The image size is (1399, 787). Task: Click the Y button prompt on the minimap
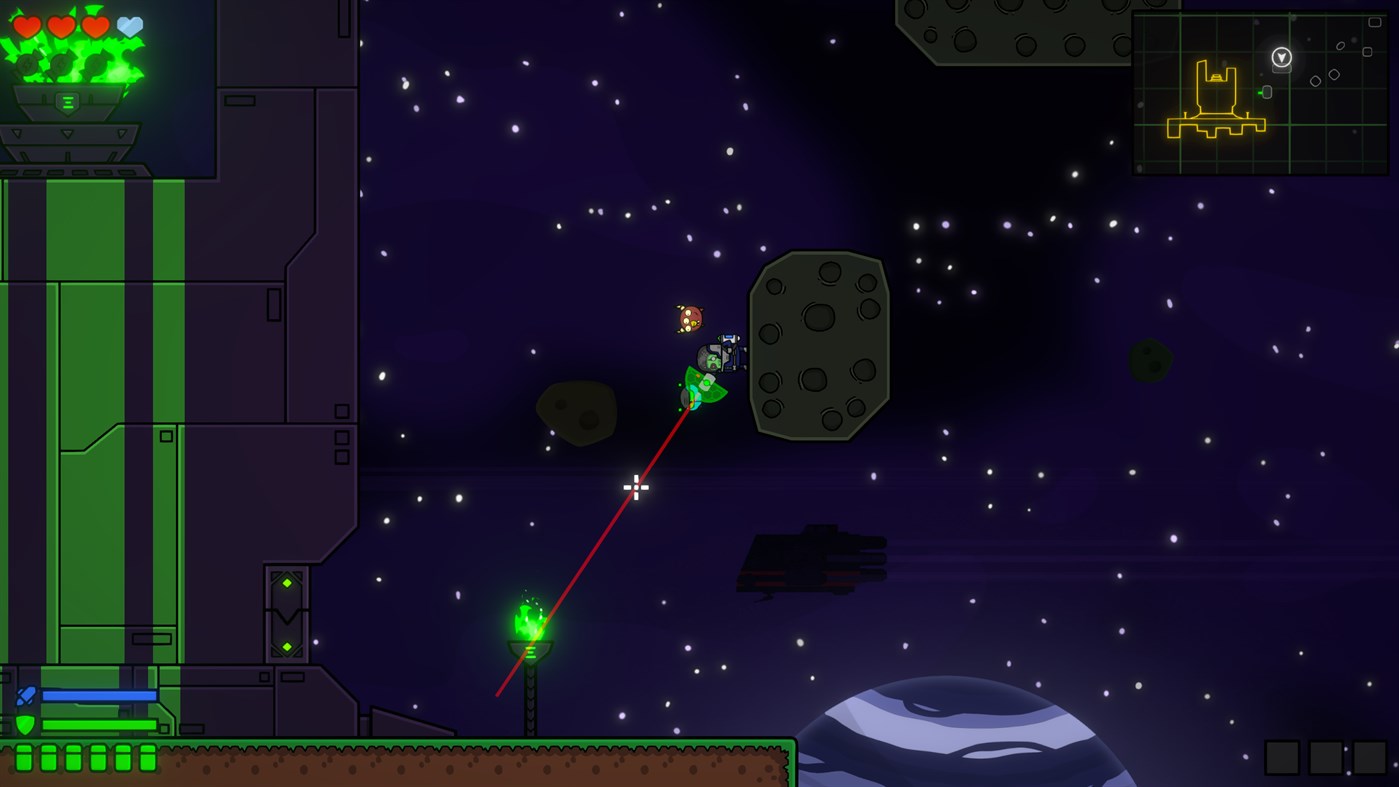click(x=1280, y=58)
